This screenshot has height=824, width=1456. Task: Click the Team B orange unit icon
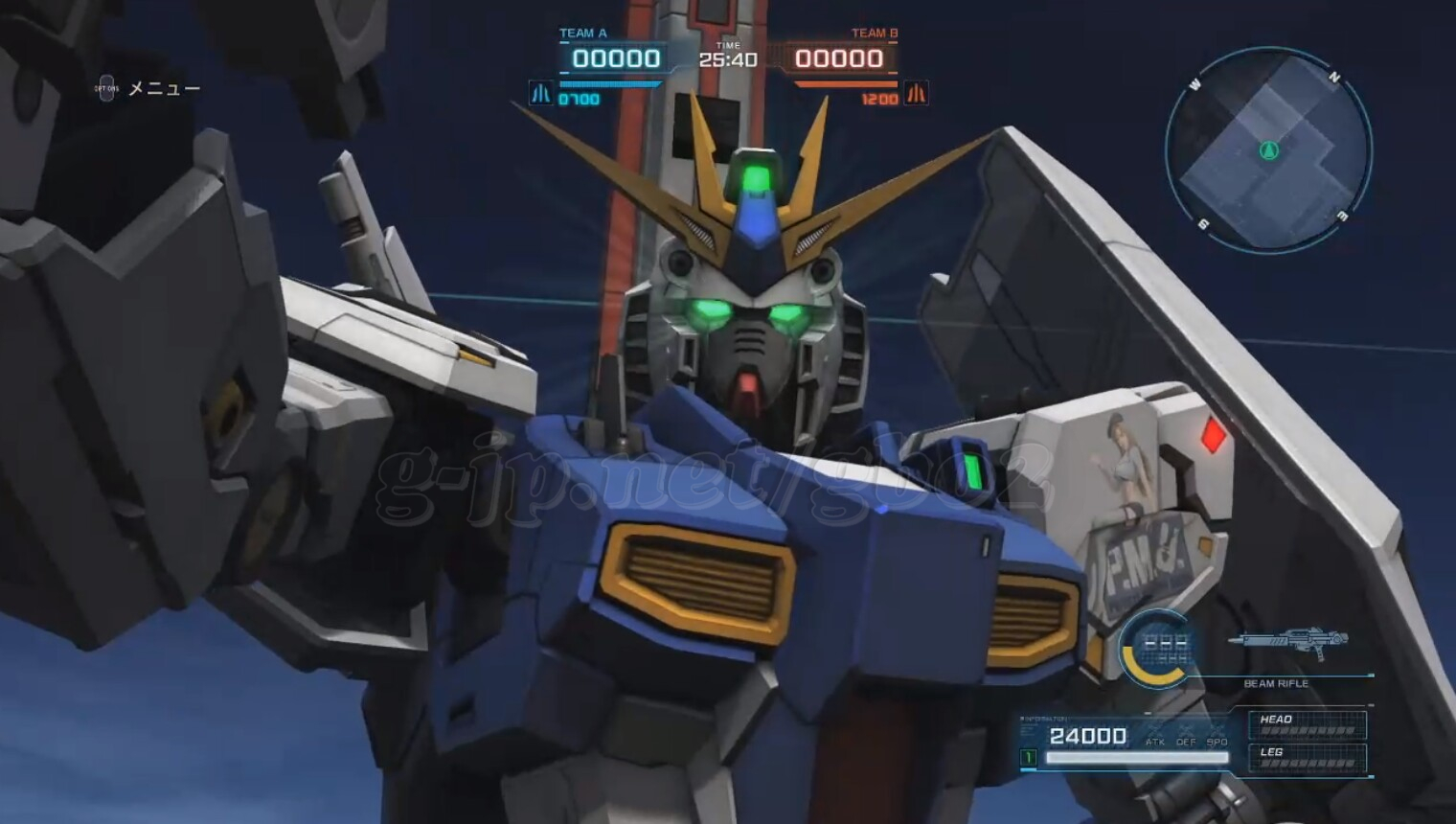click(x=916, y=94)
